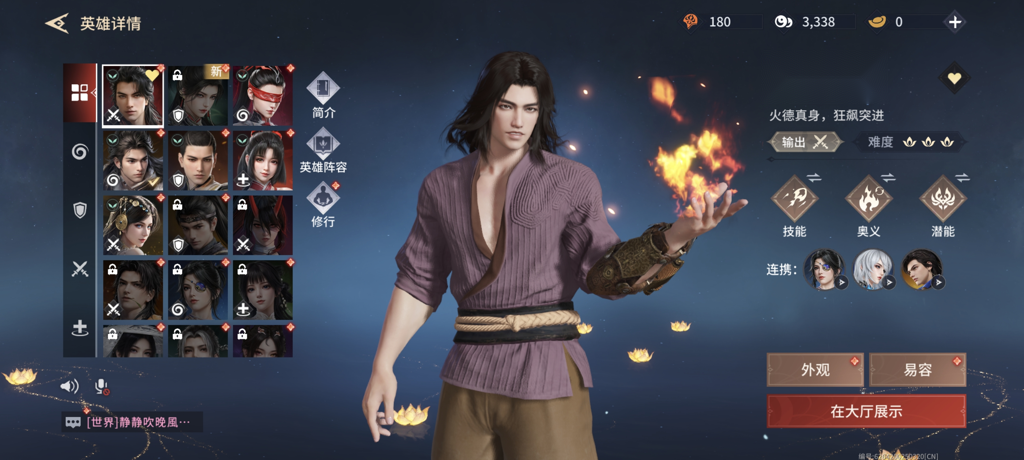Image resolution: width=1024 pixels, height=460 pixels.
Task: Filter heroes by the shield class tab
Action: pyautogui.click(x=80, y=210)
